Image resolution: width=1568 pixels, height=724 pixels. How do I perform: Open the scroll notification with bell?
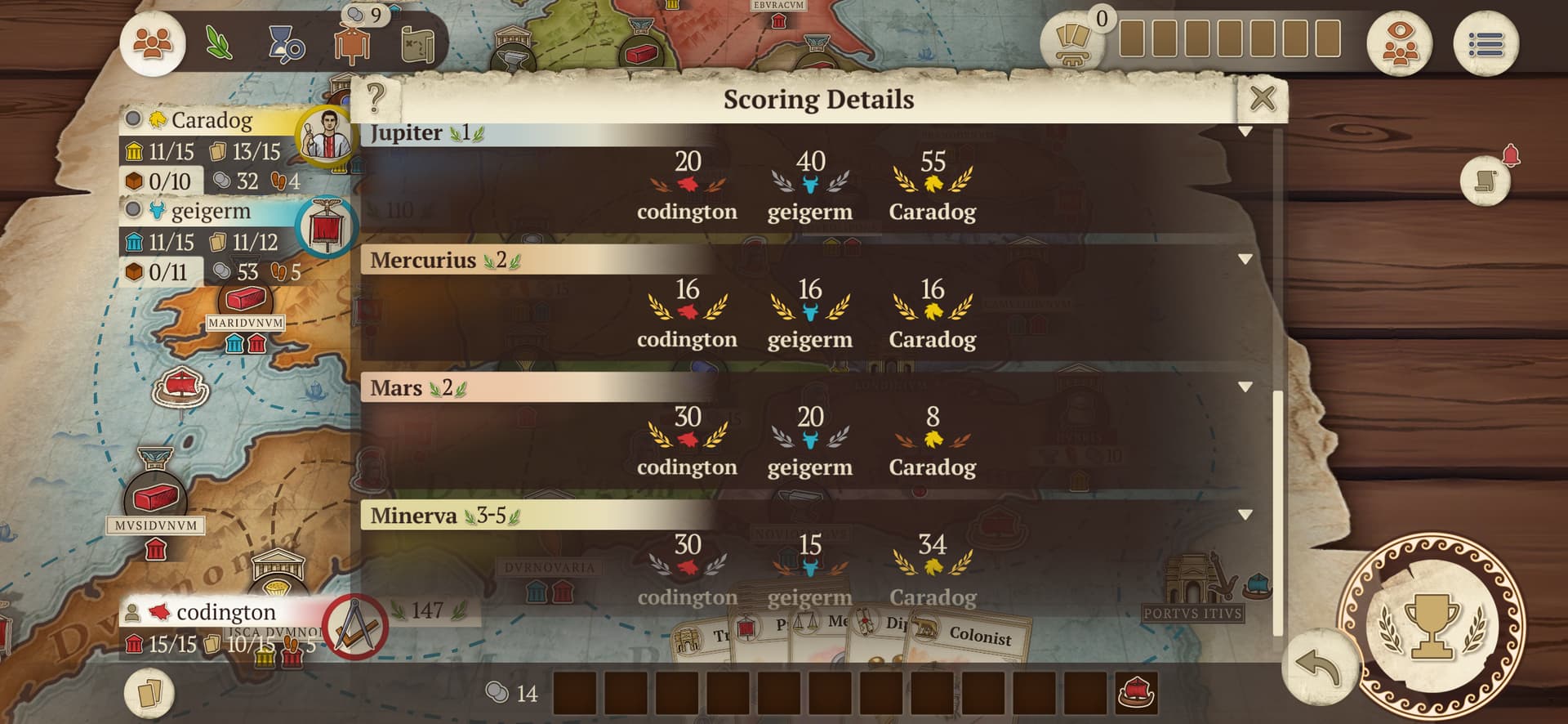[1486, 179]
